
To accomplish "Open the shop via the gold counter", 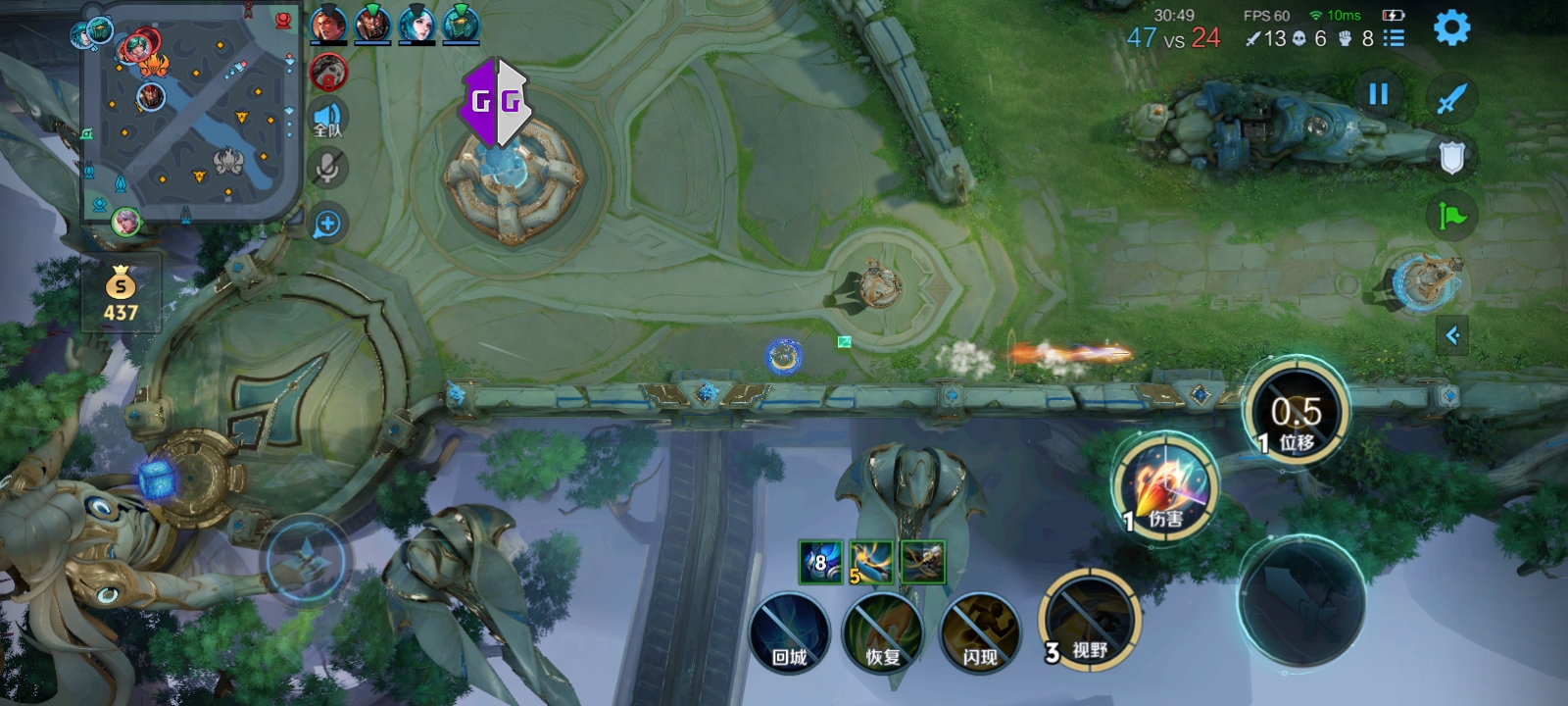I will click(121, 295).
